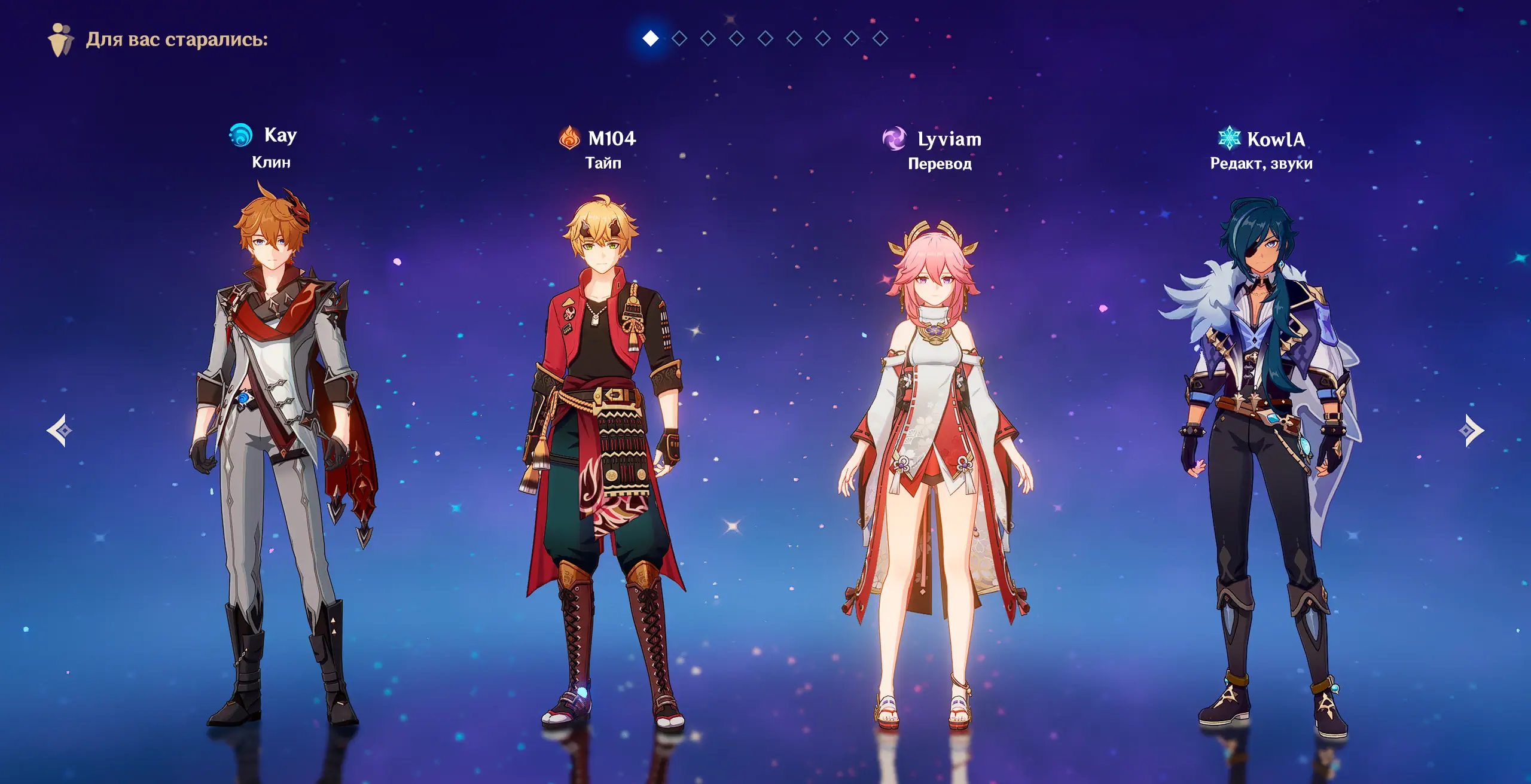
Task: Advance to the next page with the right arrow
Action: point(1471,431)
